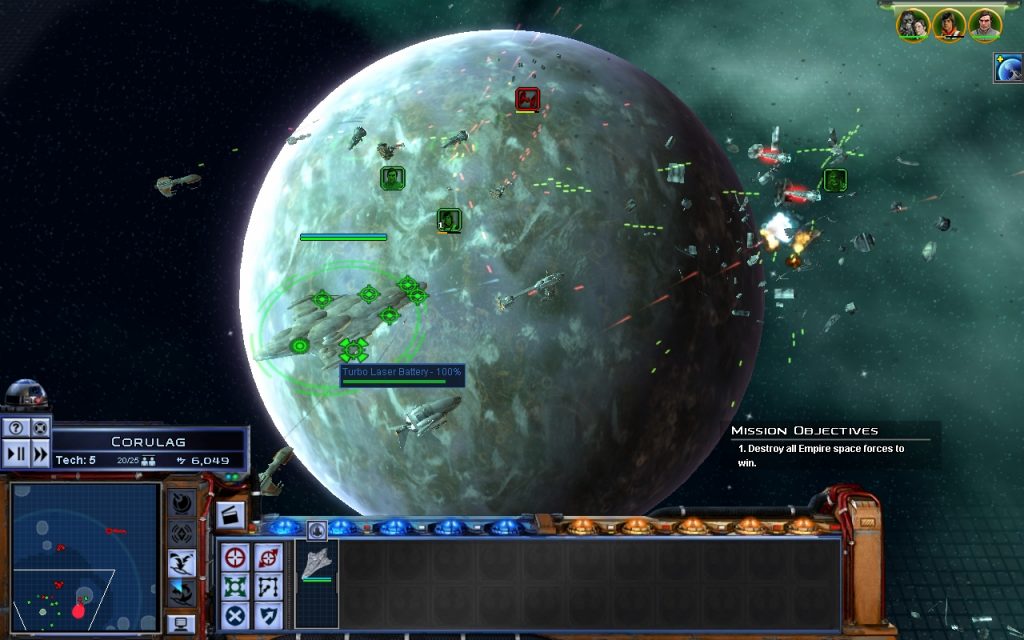
Task: Select the red enemy TIE fighter squadron marker
Action: click(x=527, y=99)
